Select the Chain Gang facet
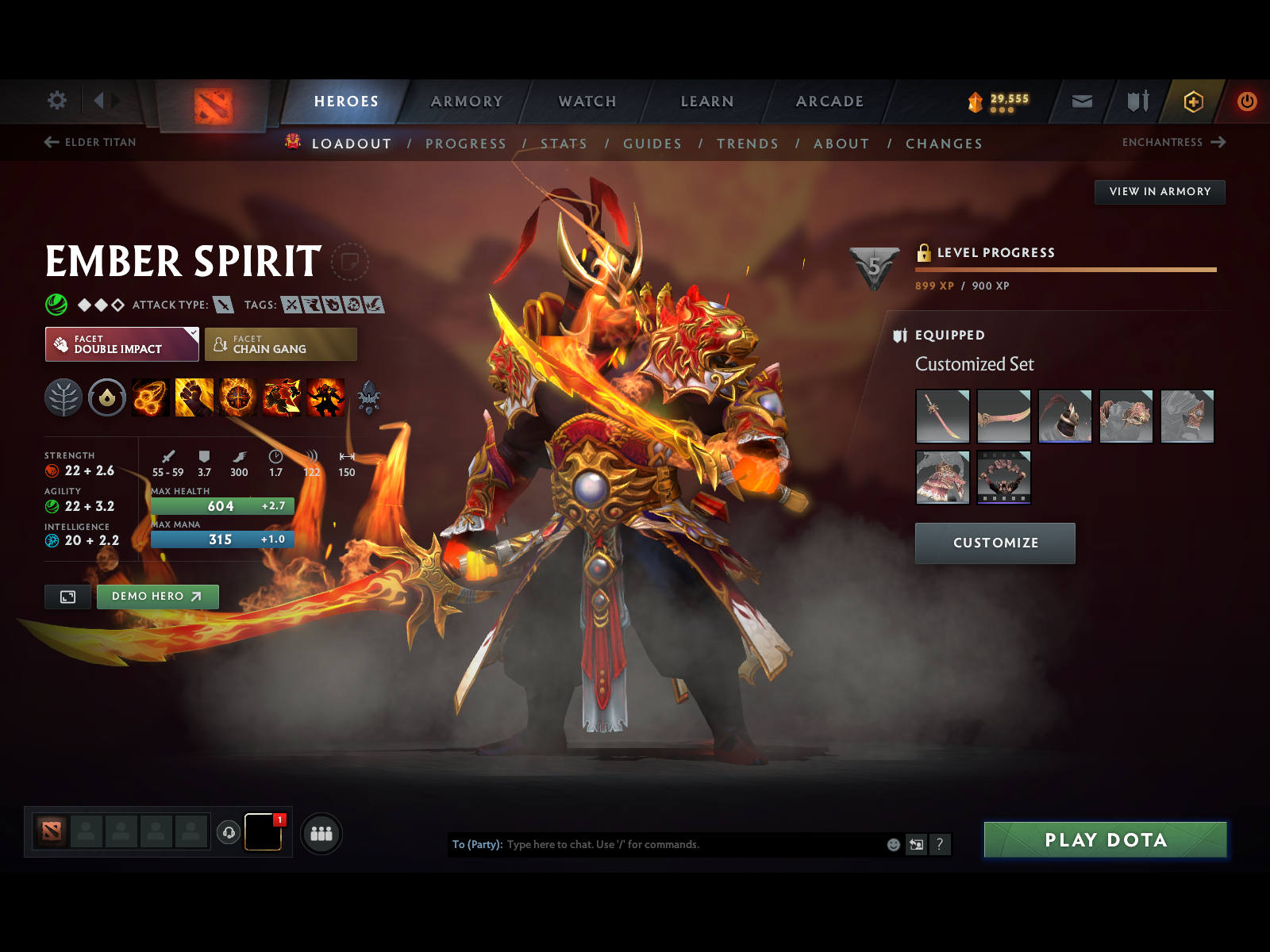Viewport: 1270px width, 952px height. (x=281, y=344)
